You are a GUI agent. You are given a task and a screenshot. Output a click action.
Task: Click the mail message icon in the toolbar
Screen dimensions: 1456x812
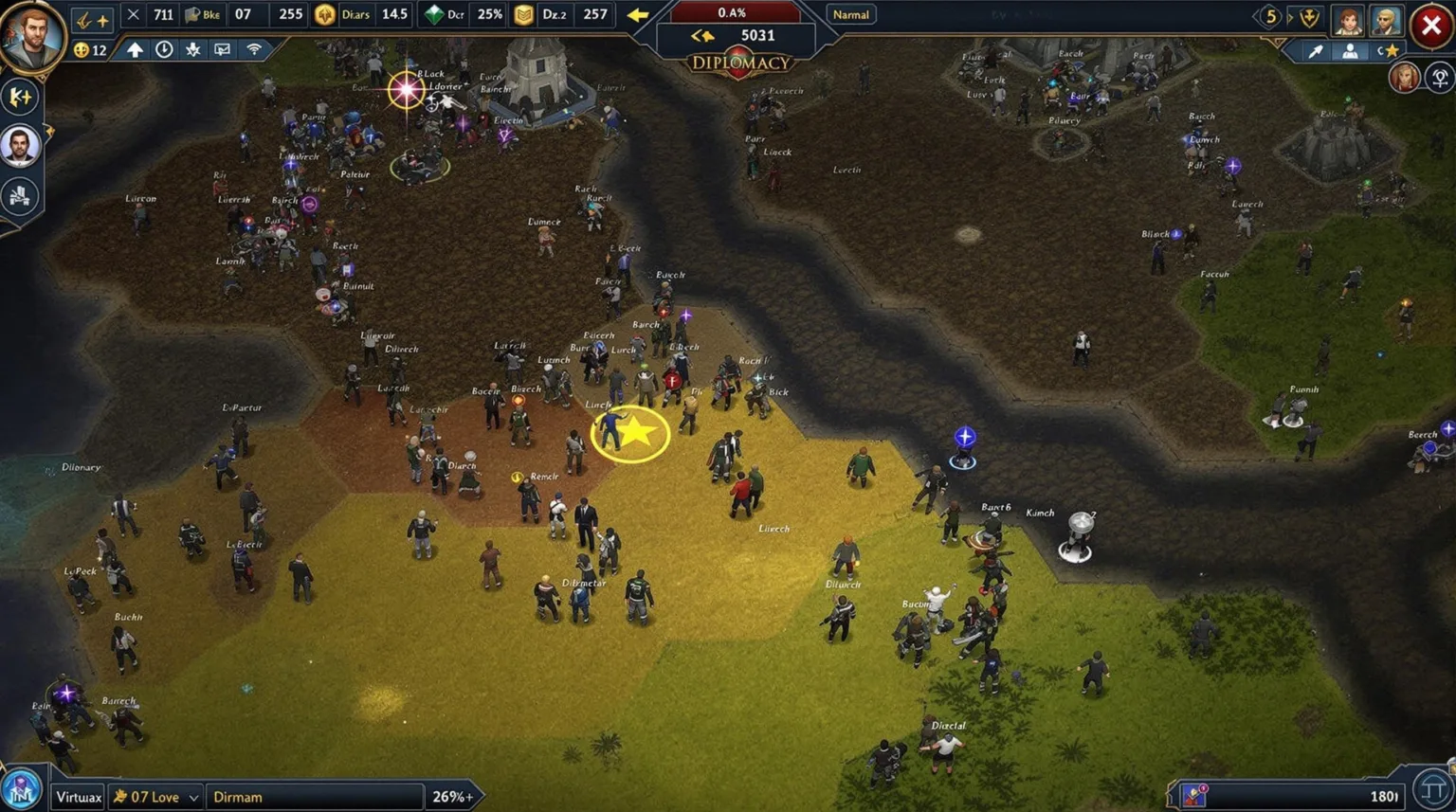222,50
